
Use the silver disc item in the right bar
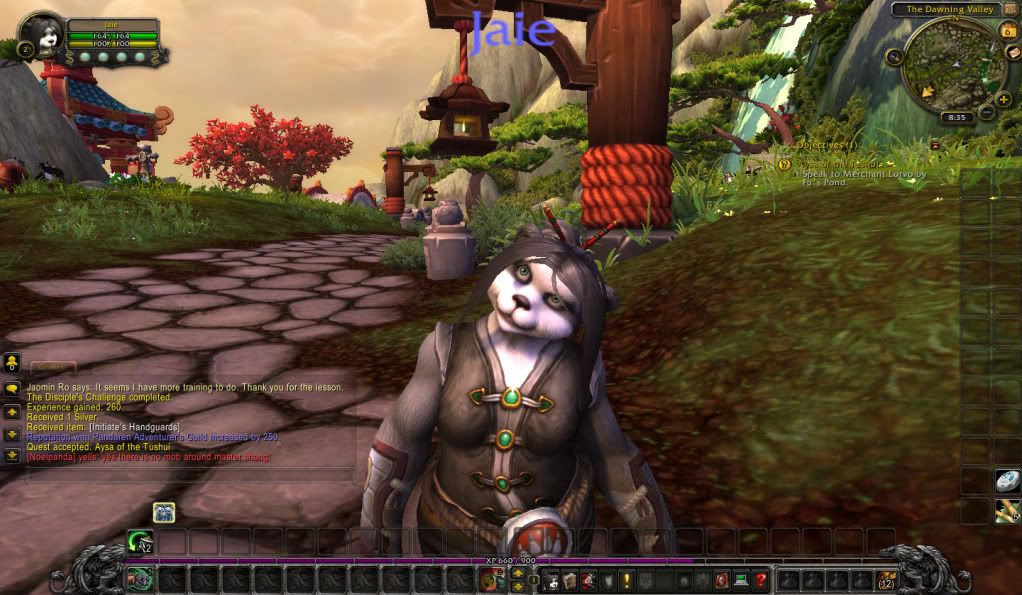[1006, 481]
